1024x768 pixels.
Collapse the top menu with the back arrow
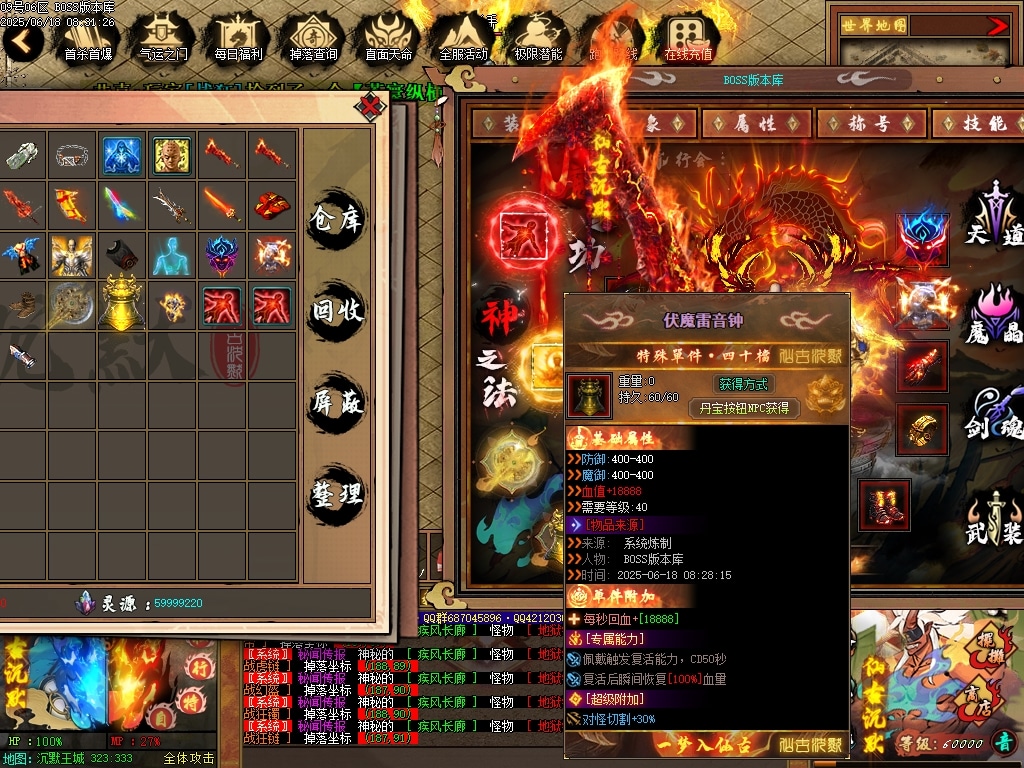click(x=22, y=40)
